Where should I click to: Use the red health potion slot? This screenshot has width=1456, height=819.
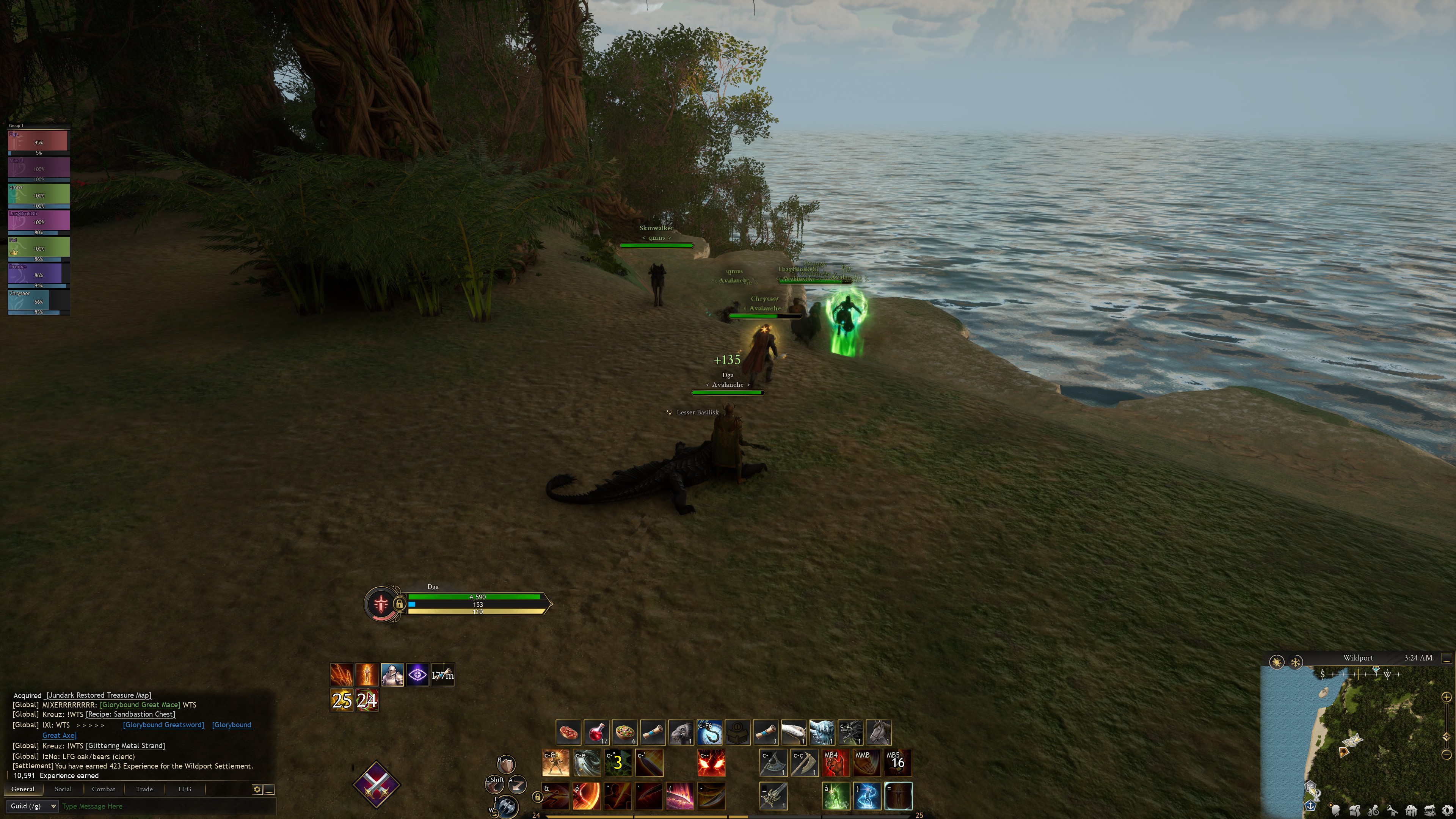tap(596, 732)
